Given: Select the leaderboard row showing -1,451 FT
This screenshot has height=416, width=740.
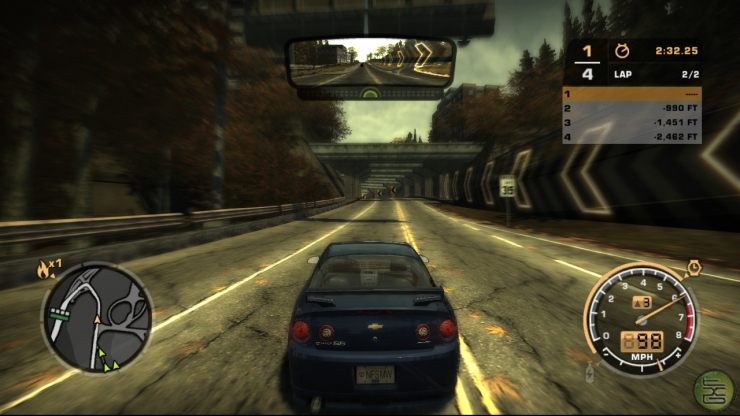Looking at the screenshot, I should (631, 122).
